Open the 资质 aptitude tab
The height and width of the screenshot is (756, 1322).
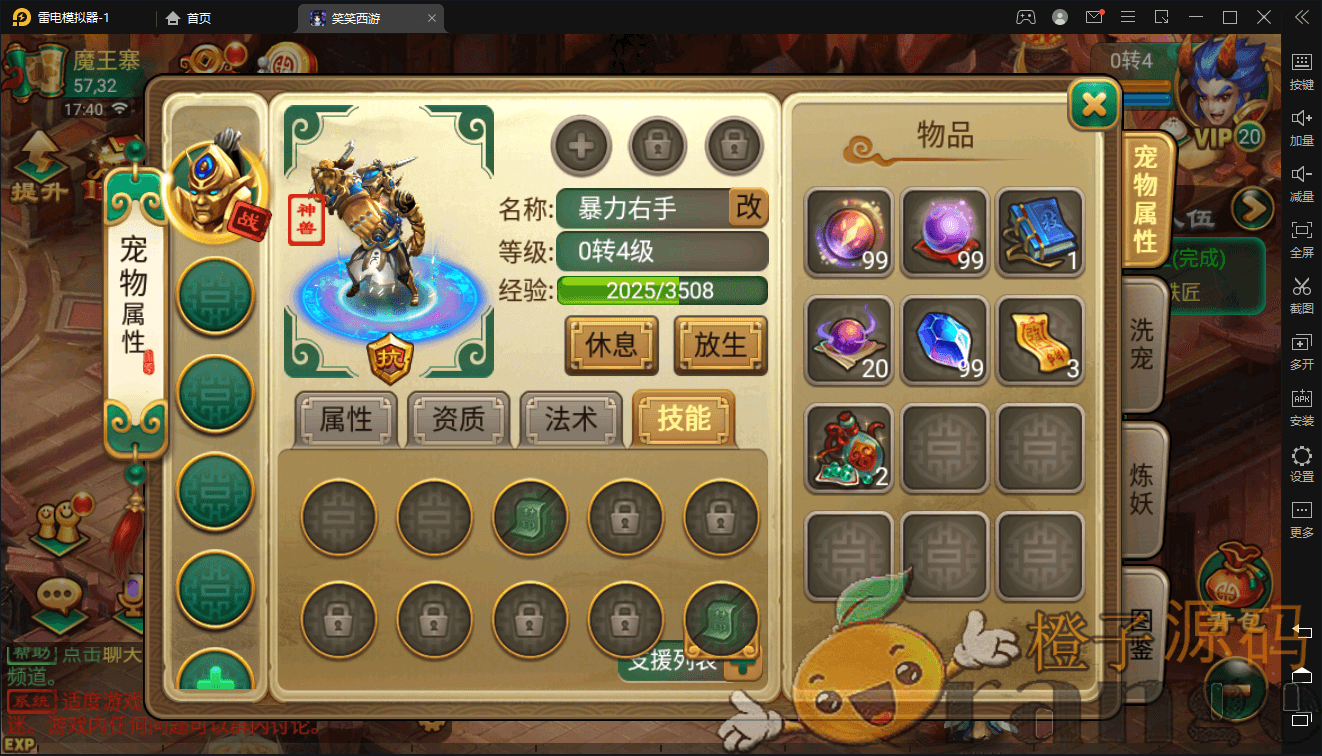point(459,420)
